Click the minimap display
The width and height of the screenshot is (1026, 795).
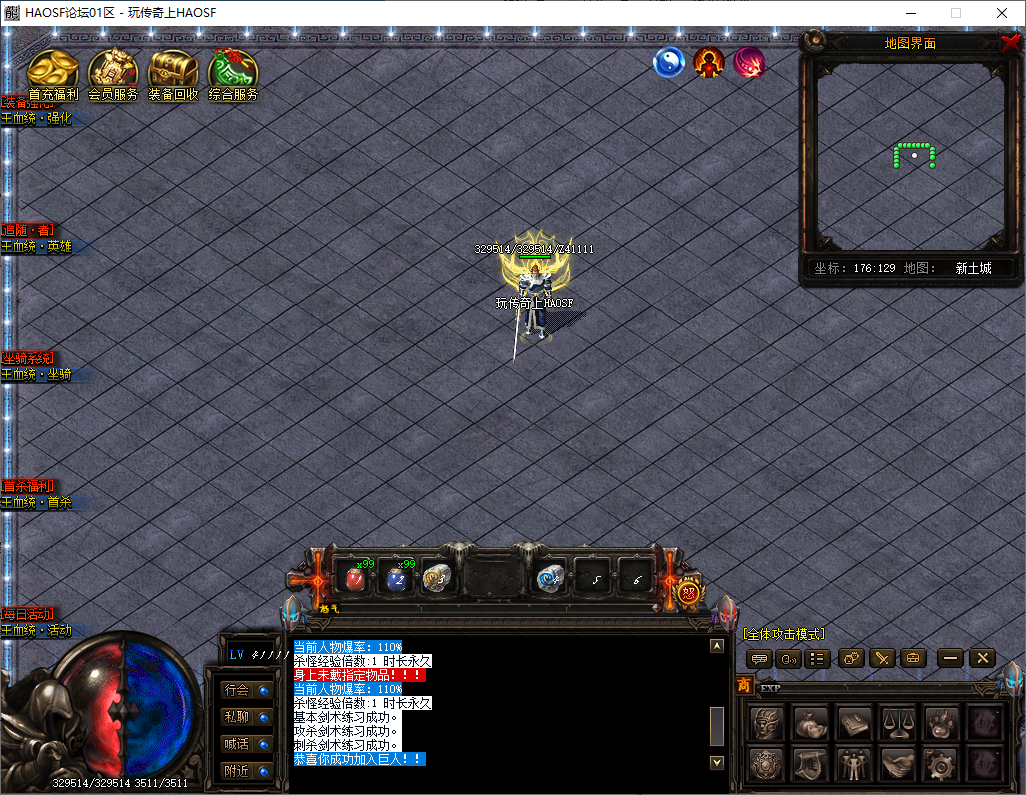point(911,155)
